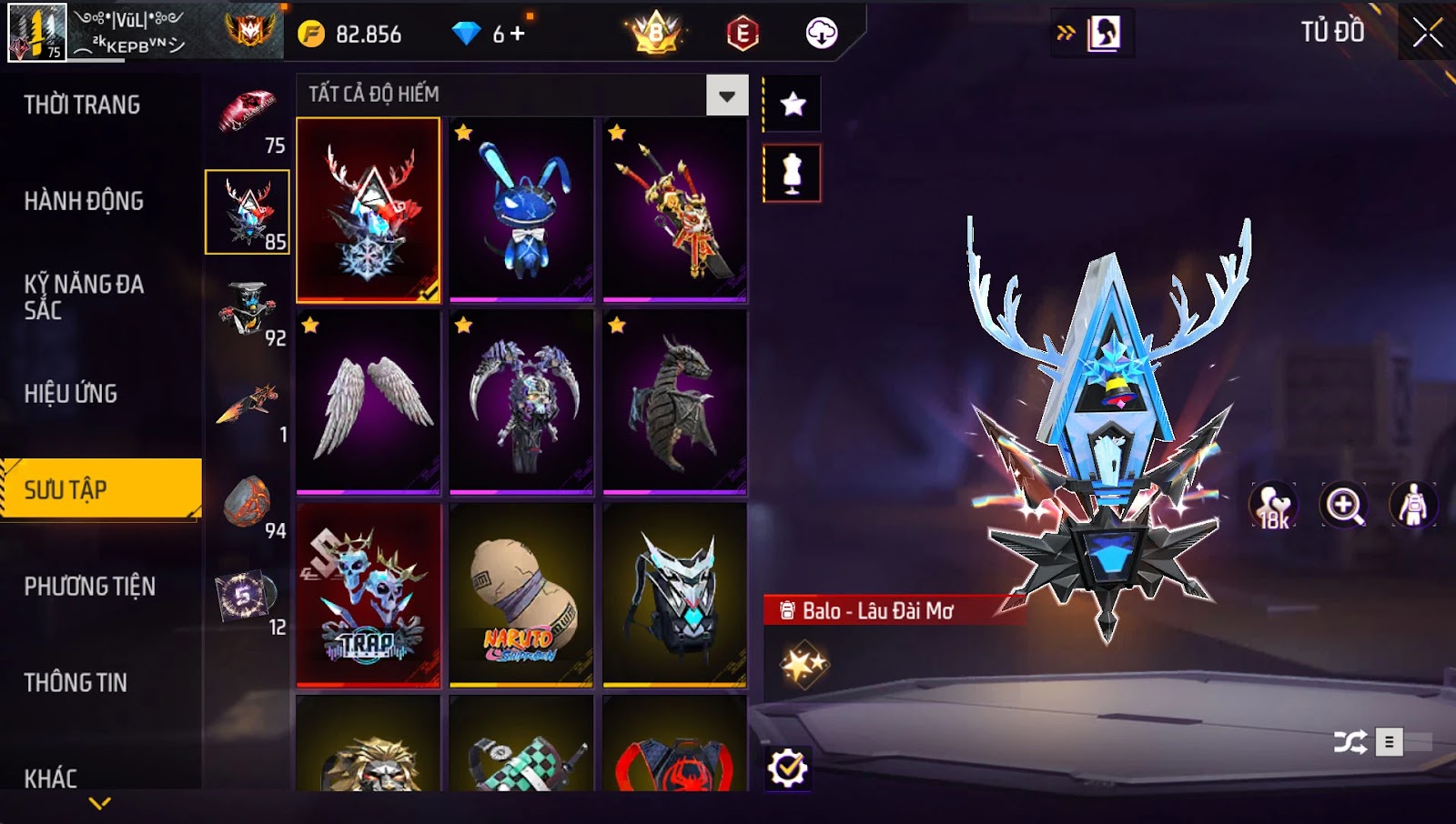
Task: Add diamonds with the plus button
Action: click(518, 34)
